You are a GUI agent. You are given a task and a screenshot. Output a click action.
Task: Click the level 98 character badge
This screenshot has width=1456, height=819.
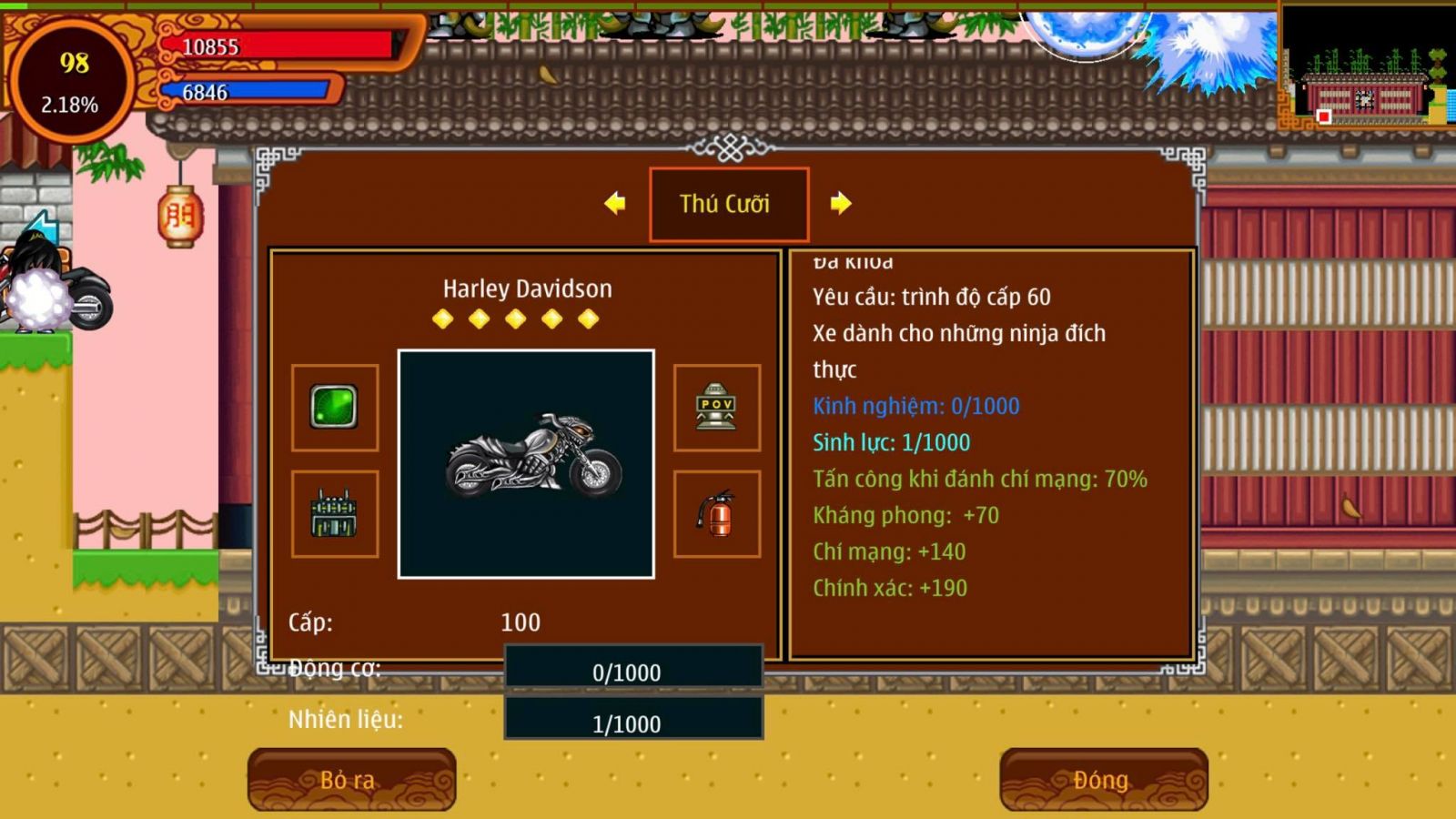tap(71, 82)
